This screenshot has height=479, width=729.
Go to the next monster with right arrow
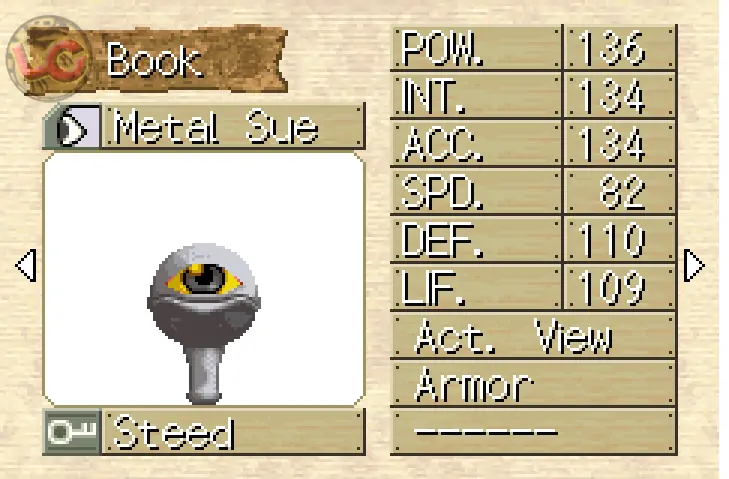point(693,265)
